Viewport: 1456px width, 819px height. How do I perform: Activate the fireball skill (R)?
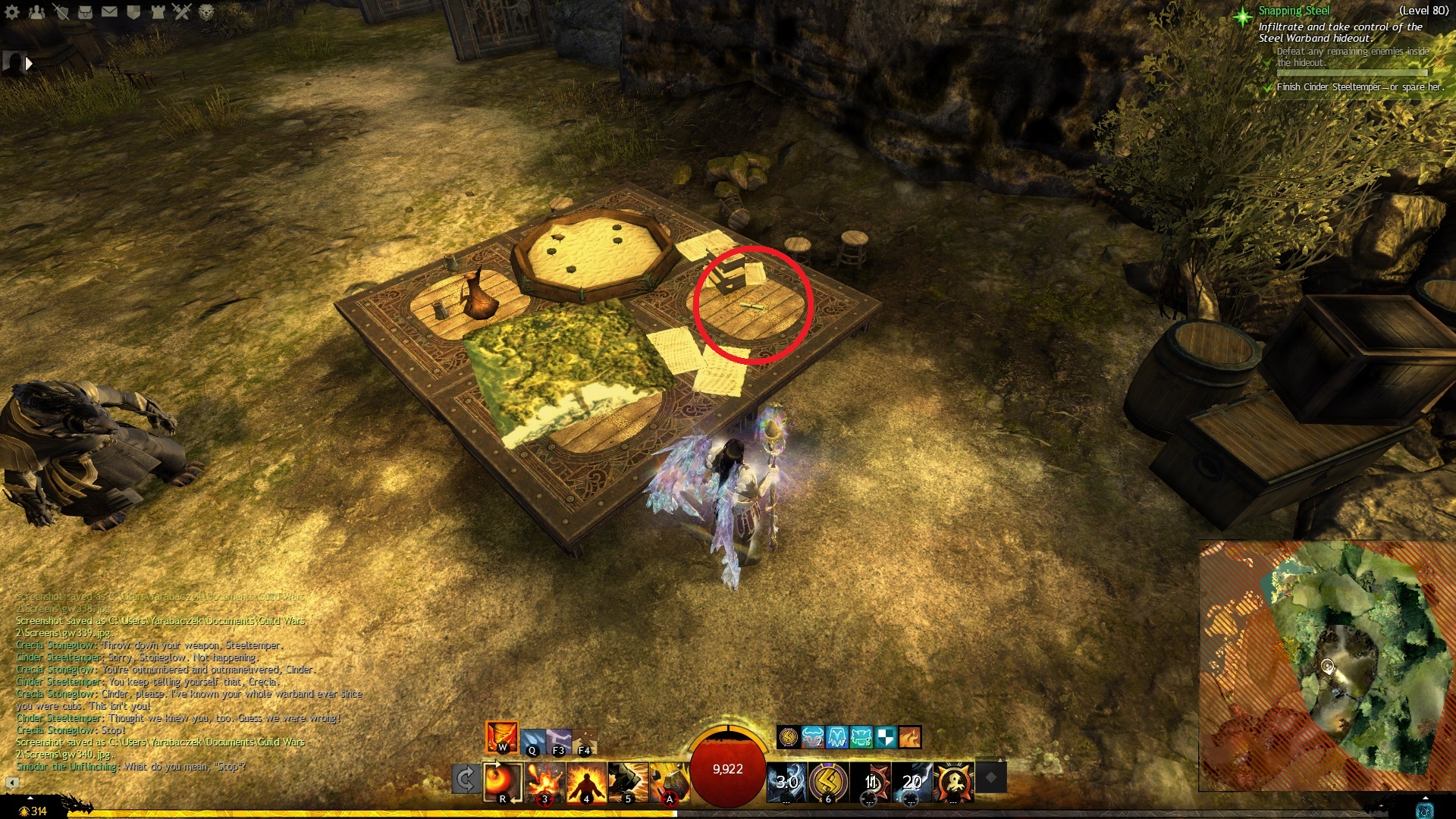point(503,782)
